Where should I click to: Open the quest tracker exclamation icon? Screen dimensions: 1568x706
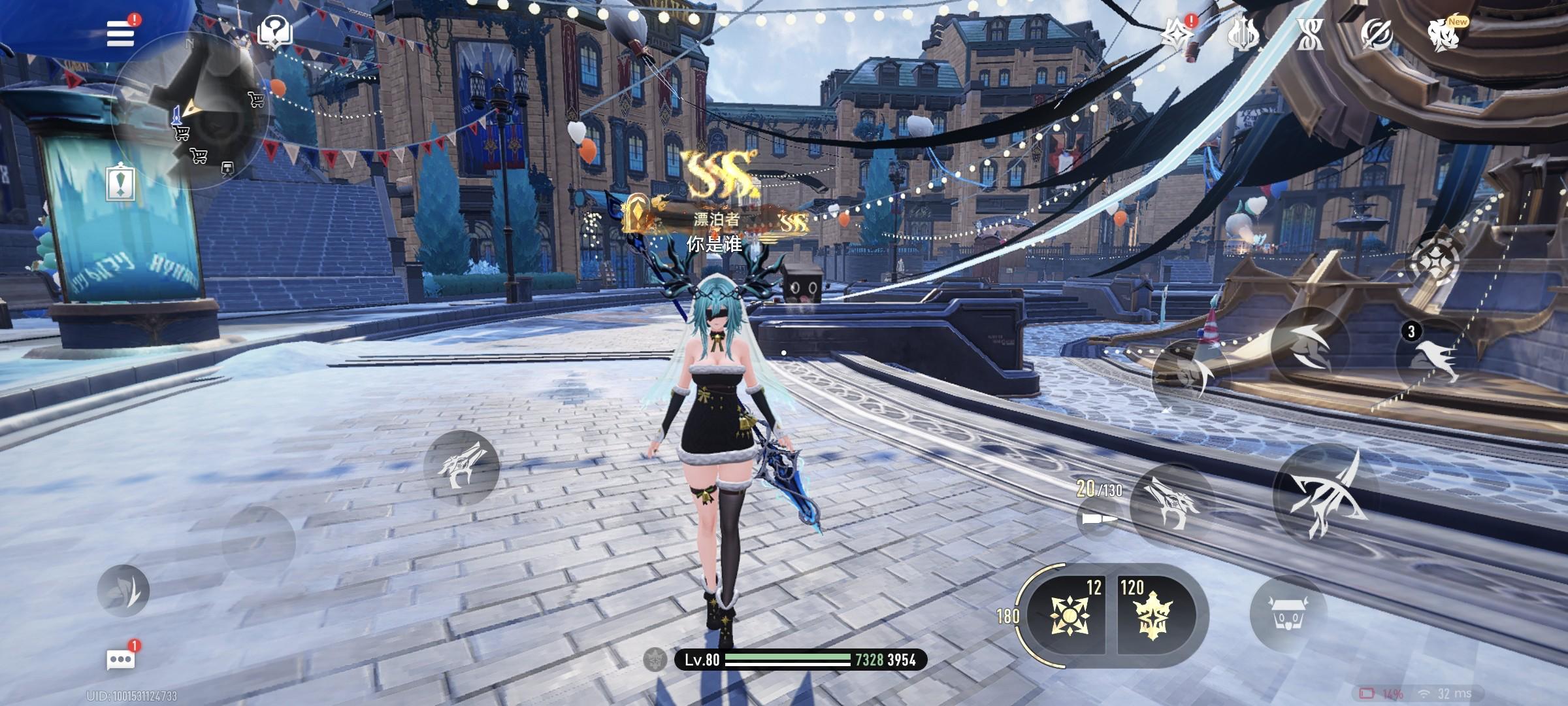tap(121, 182)
